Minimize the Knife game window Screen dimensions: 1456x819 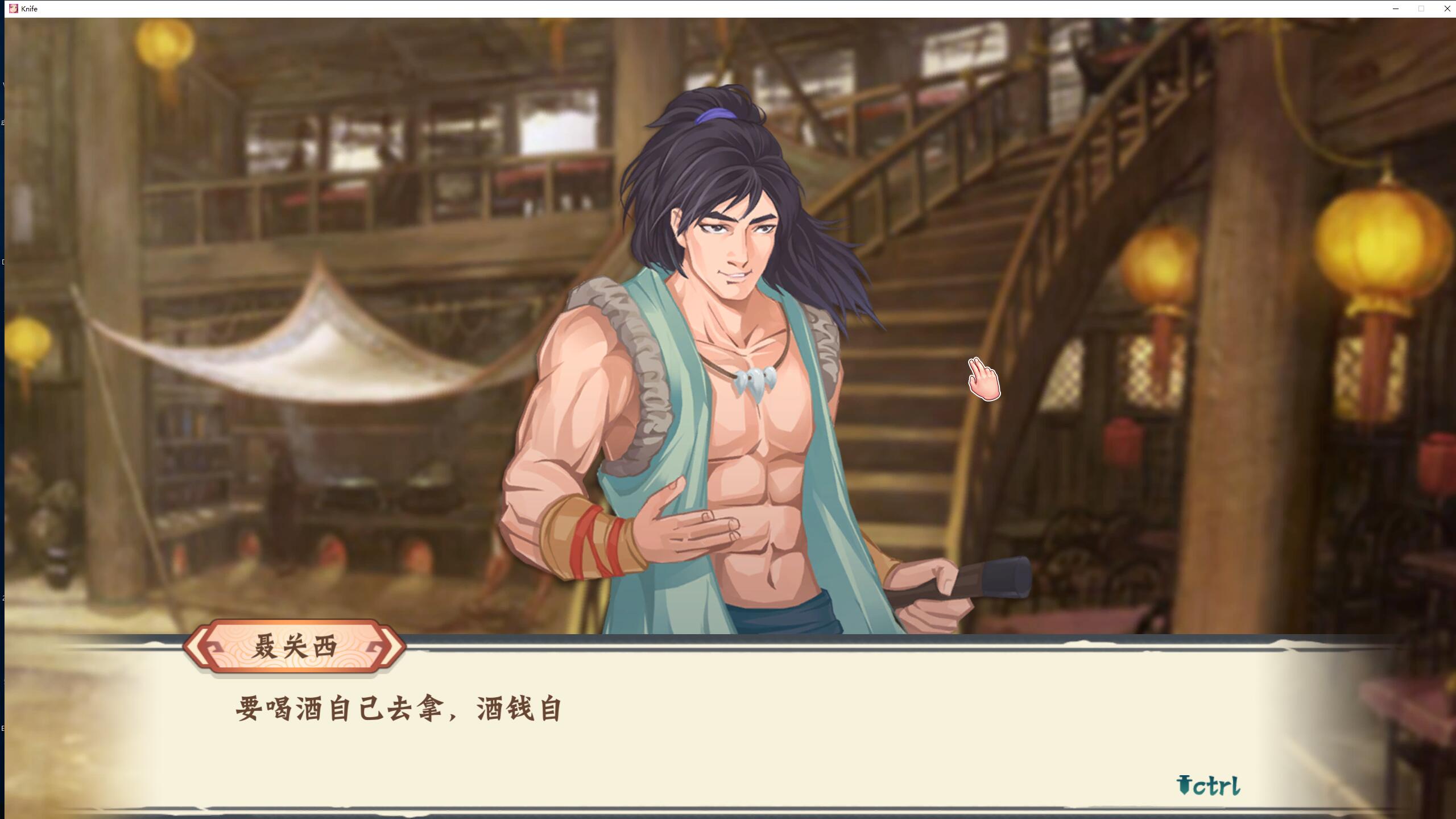click(x=1396, y=9)
